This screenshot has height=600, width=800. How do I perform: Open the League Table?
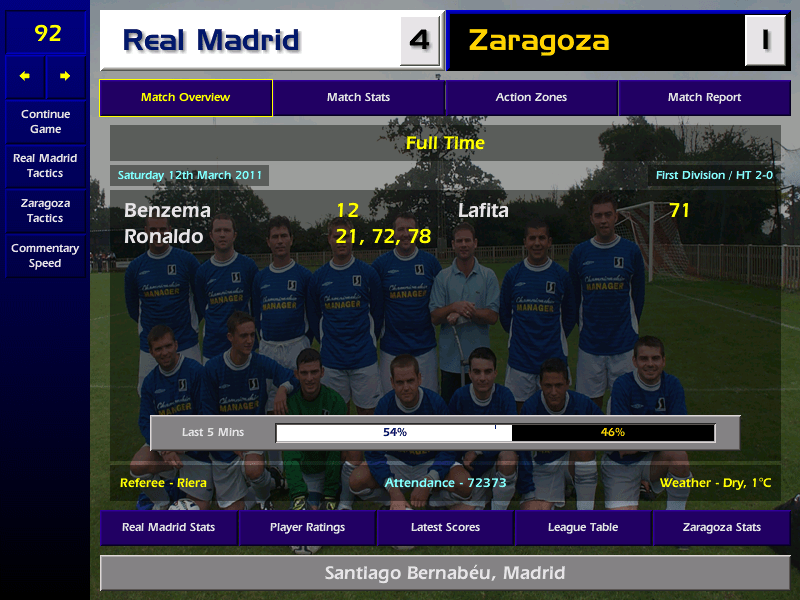pos(583,527)
